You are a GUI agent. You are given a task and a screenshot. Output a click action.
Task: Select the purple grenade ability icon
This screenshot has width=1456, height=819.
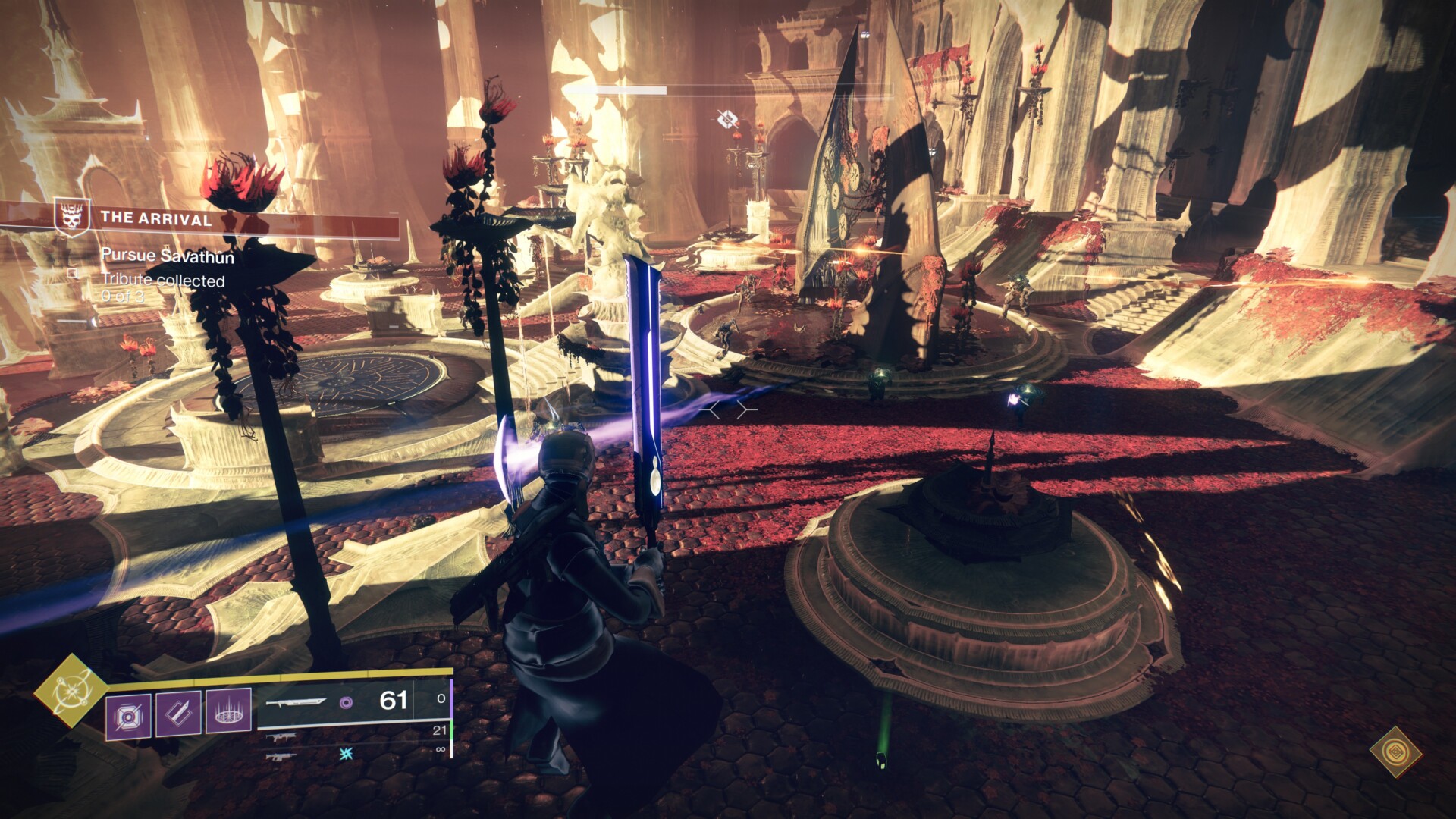tap(128, 716)
